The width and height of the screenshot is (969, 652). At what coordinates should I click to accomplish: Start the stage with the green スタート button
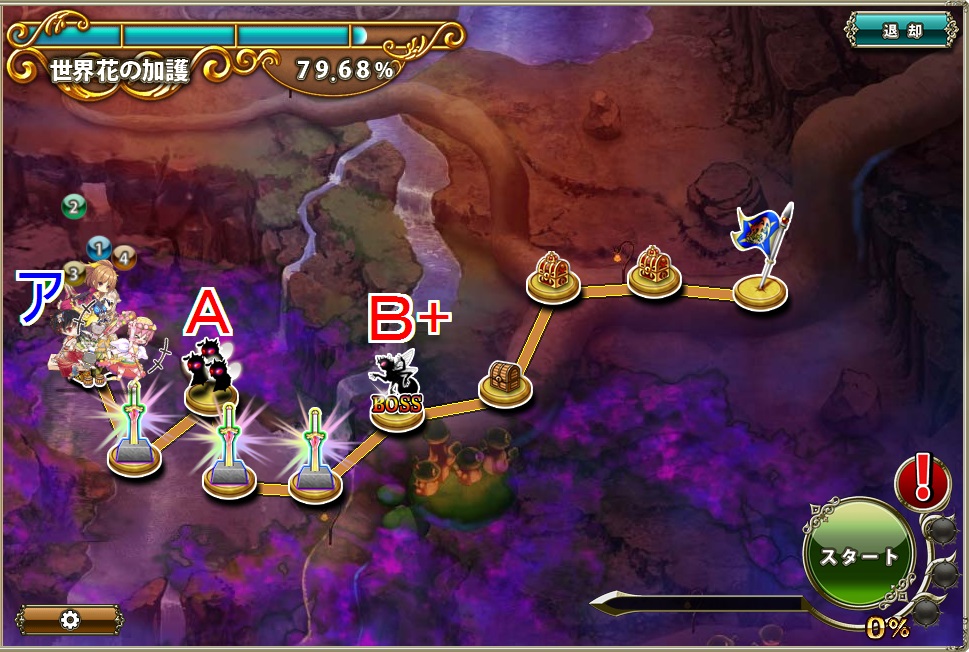858,555
